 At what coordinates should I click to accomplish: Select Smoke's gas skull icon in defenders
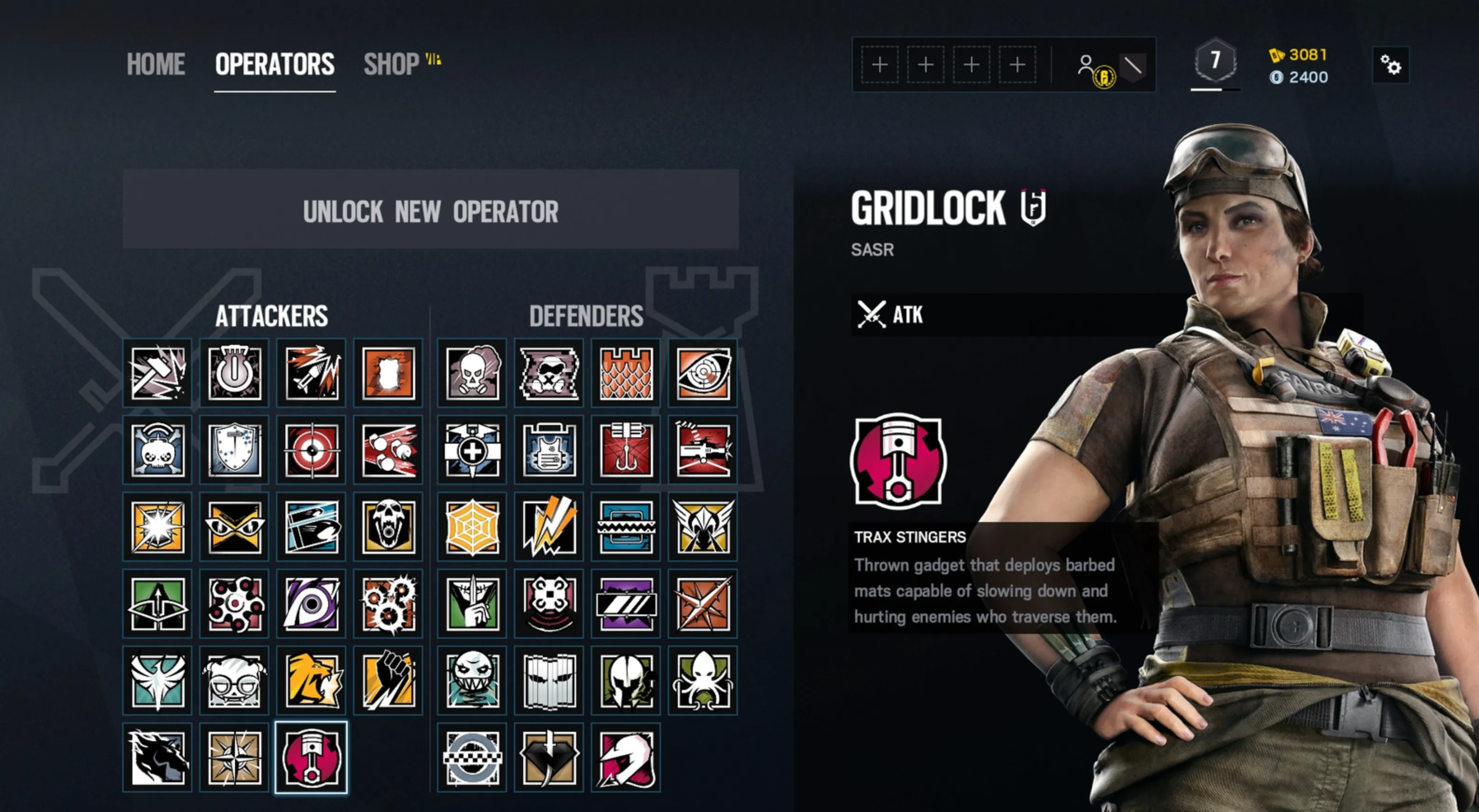[471, 373]
